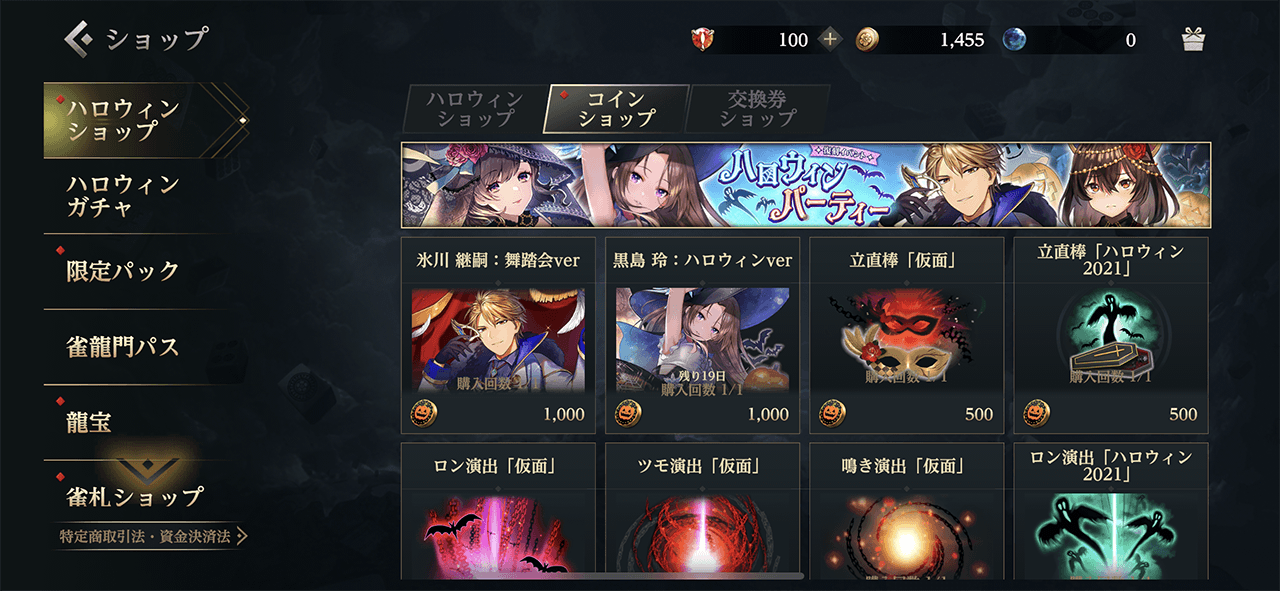Image resolution: width=1280 pixels, height=591 pixels.
Task: Select the 鳴き演出「仮面」 item
Action: pyautogui.click(x=906, y=510)
